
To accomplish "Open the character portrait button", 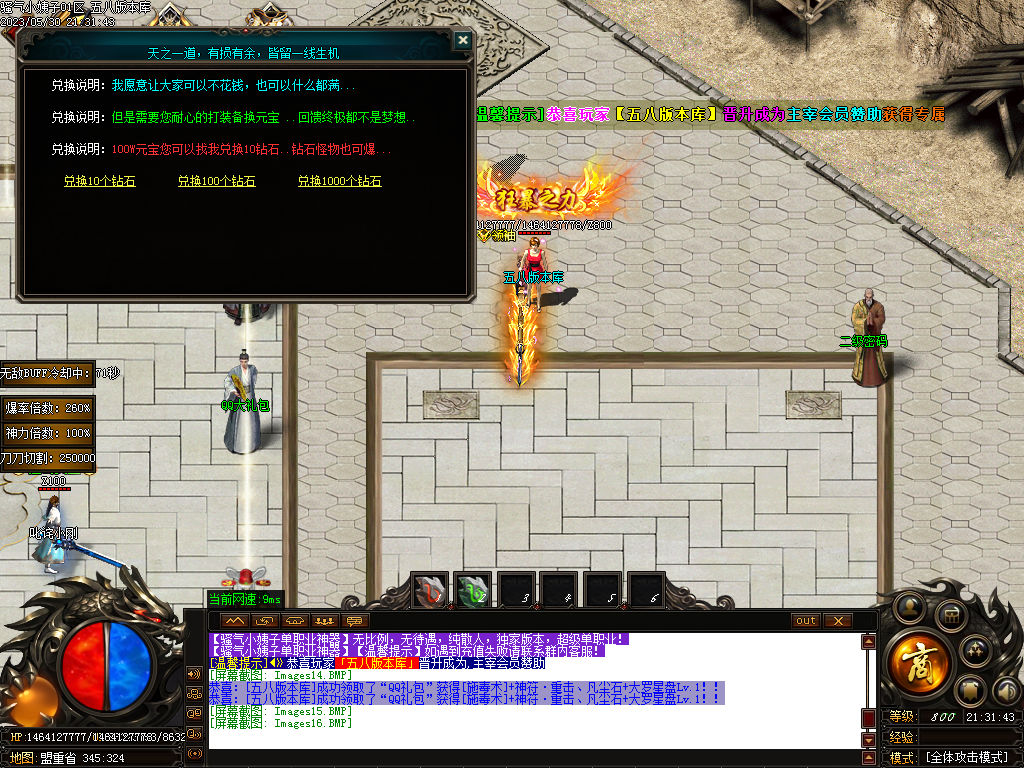I will coord(908,607).
